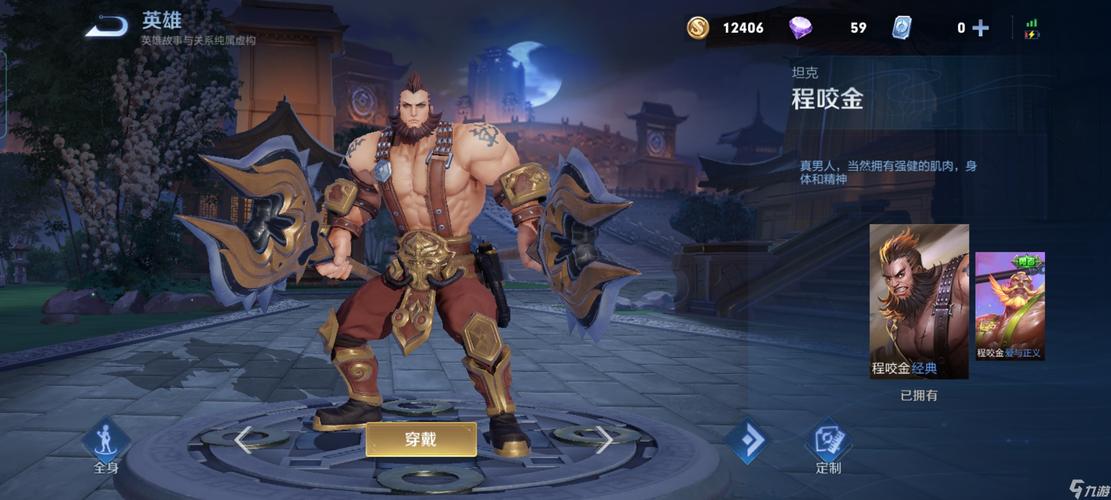Select the 程咬金经典 skin thumbnail
Screen dimensions: 1111x500
[918, 300]
